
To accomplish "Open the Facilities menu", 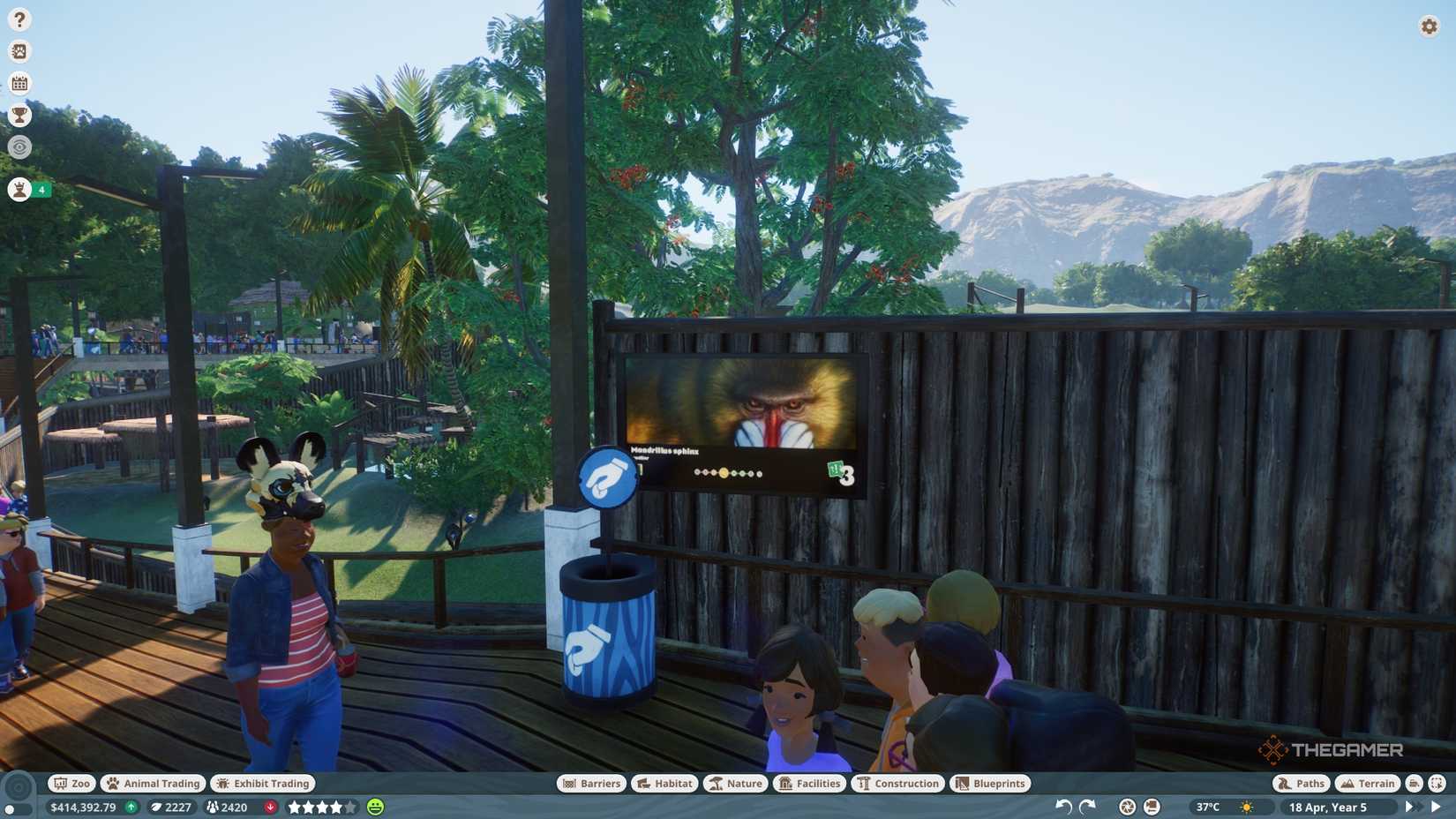I will click(808, 783).
